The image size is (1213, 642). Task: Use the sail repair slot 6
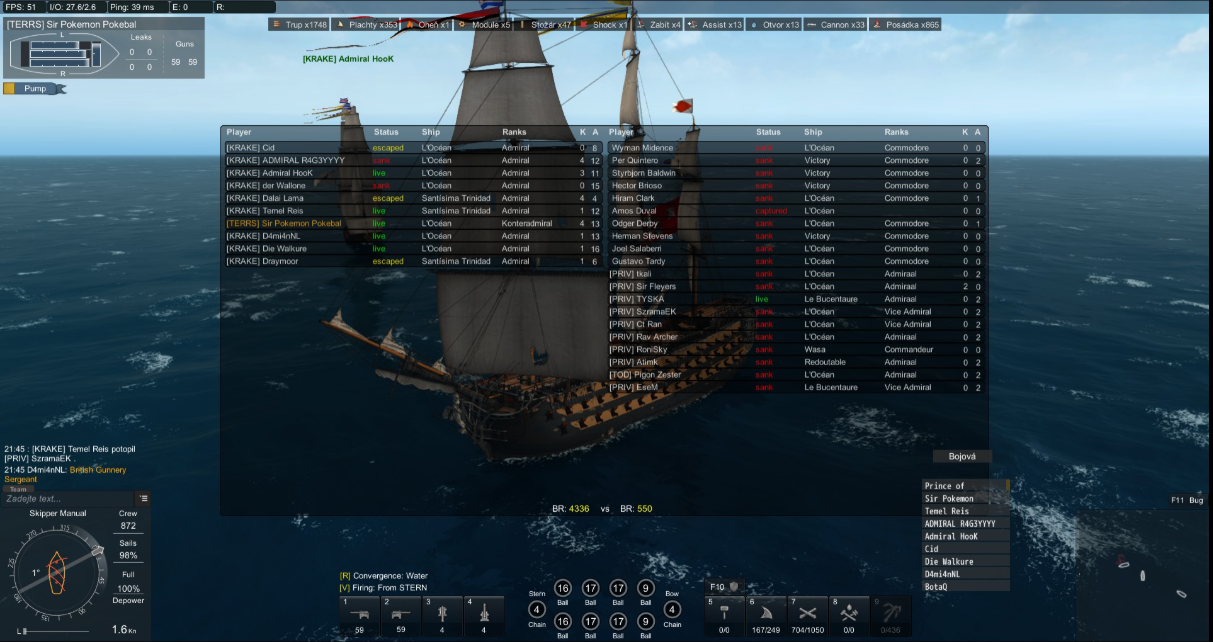765,613
